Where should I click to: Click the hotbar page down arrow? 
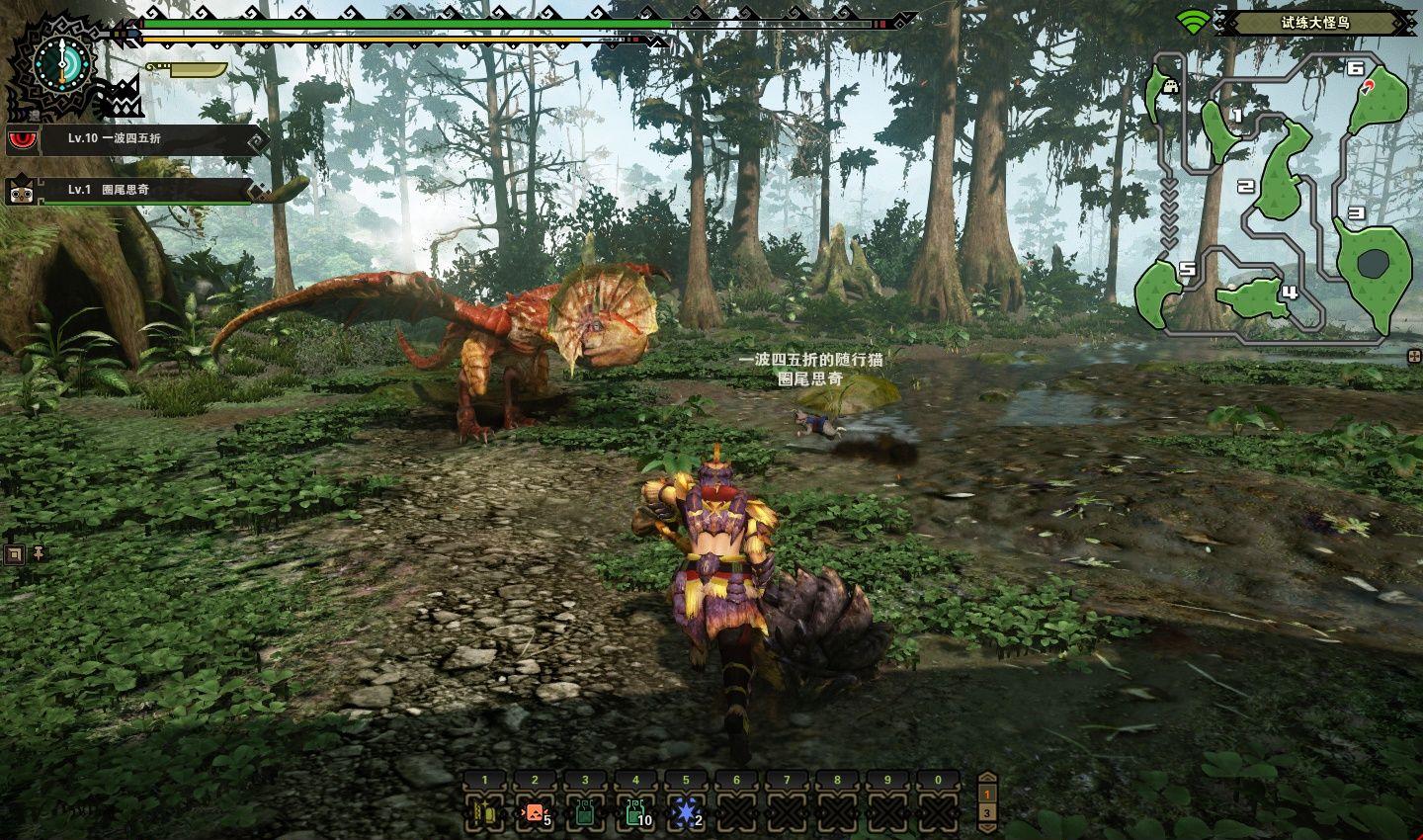[986, 826]
